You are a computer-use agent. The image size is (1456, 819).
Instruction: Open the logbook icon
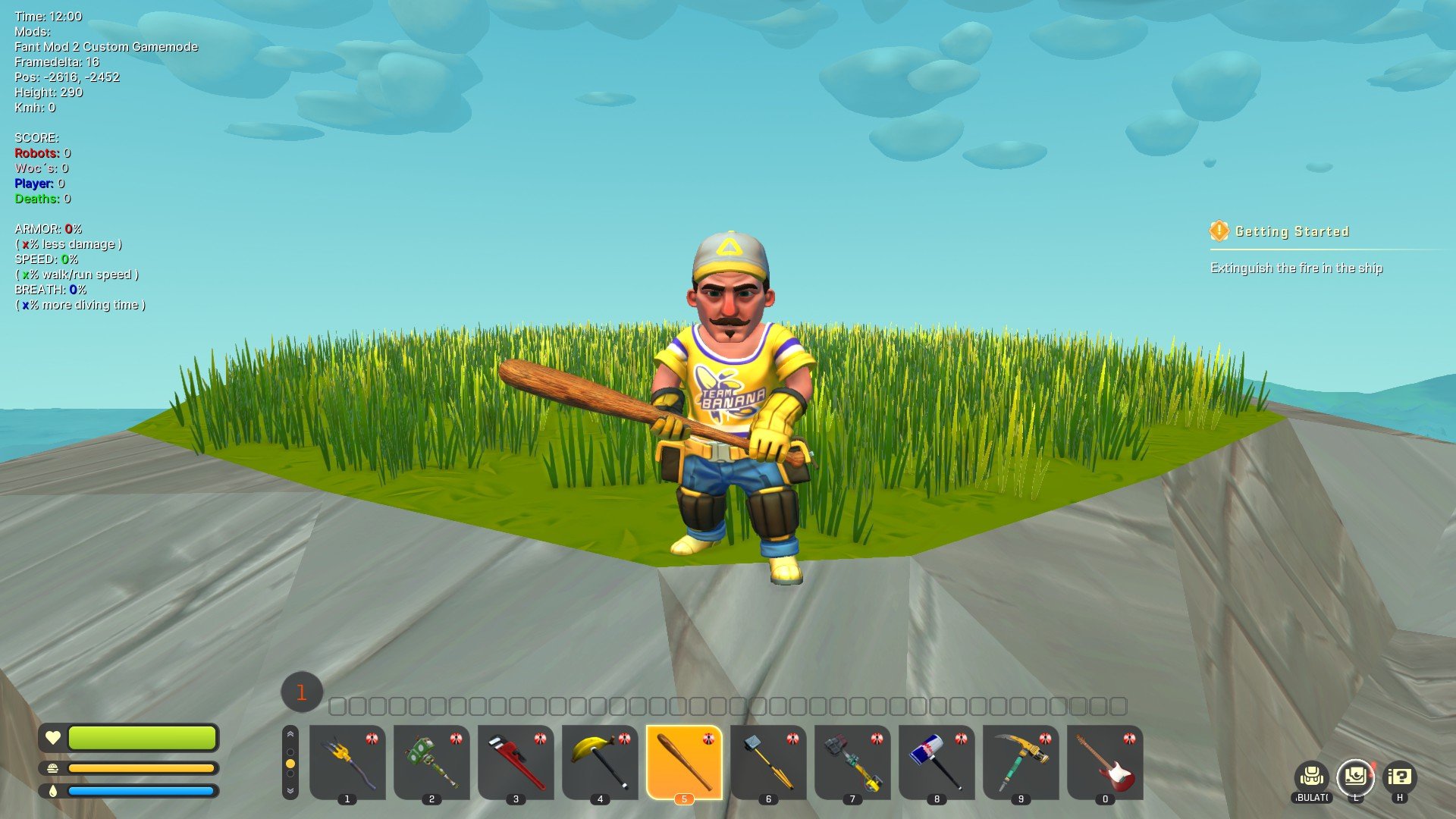pos(1355,777)
